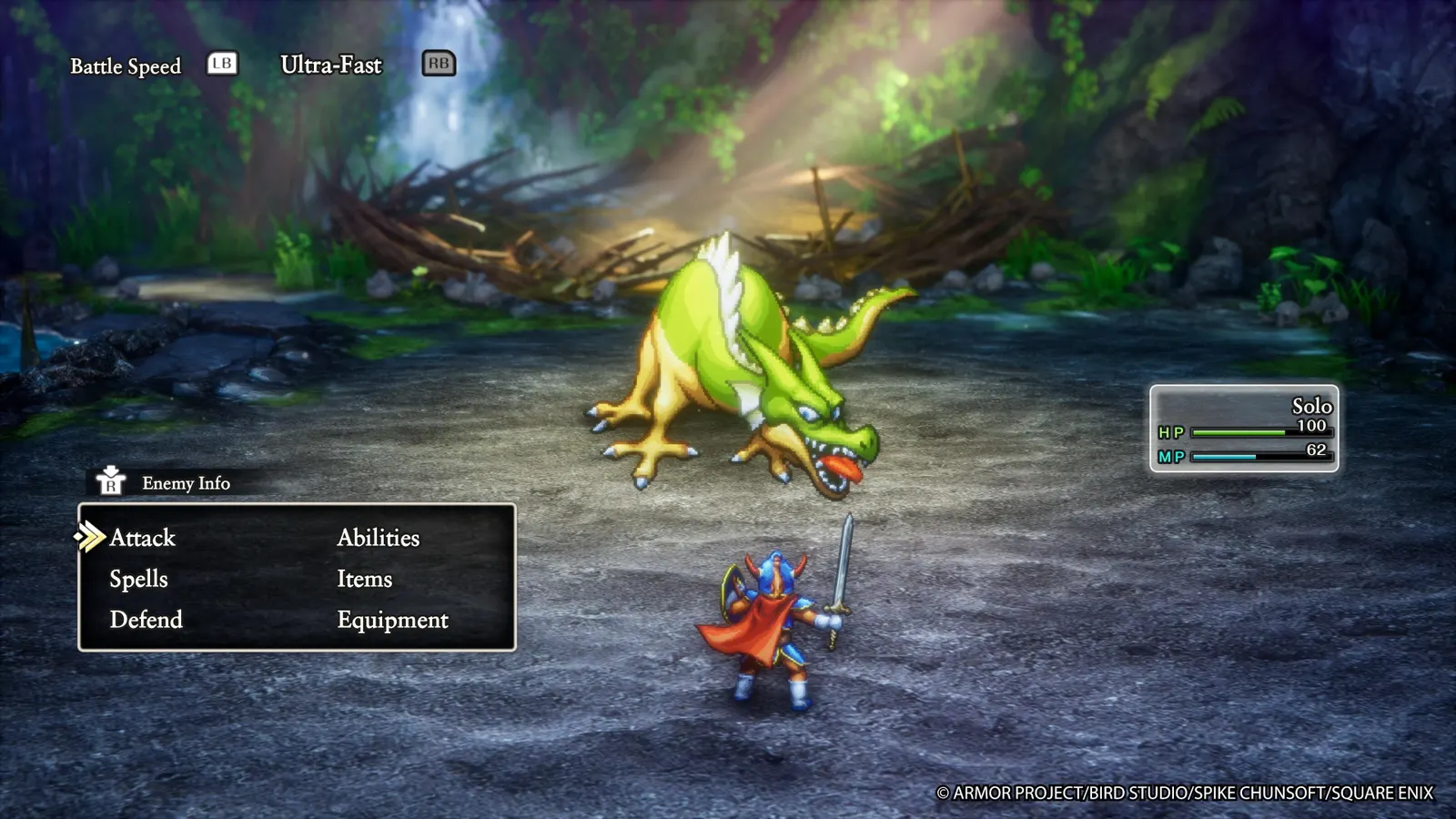Screen dimensions: 1456x819
Task: Click the HP label icon in the status panel
Action: click(1169, 433)
